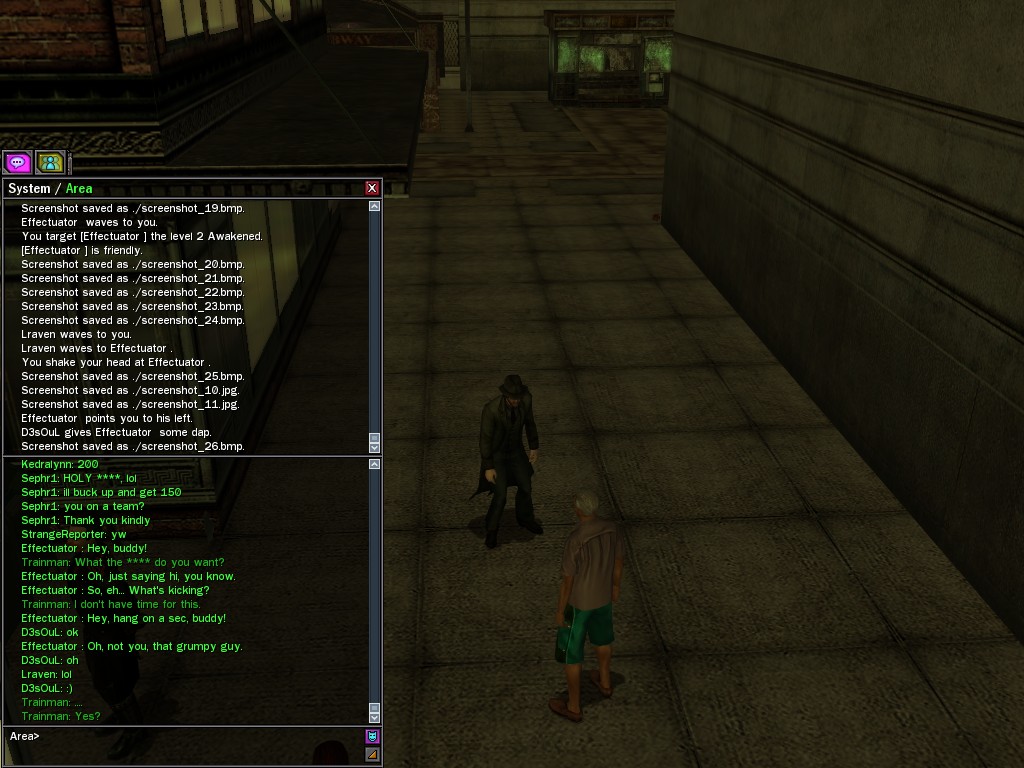The height and width of the screenshot is (768, 1024).
Task: Open the yellow team members icon
Action: (50, 162)
